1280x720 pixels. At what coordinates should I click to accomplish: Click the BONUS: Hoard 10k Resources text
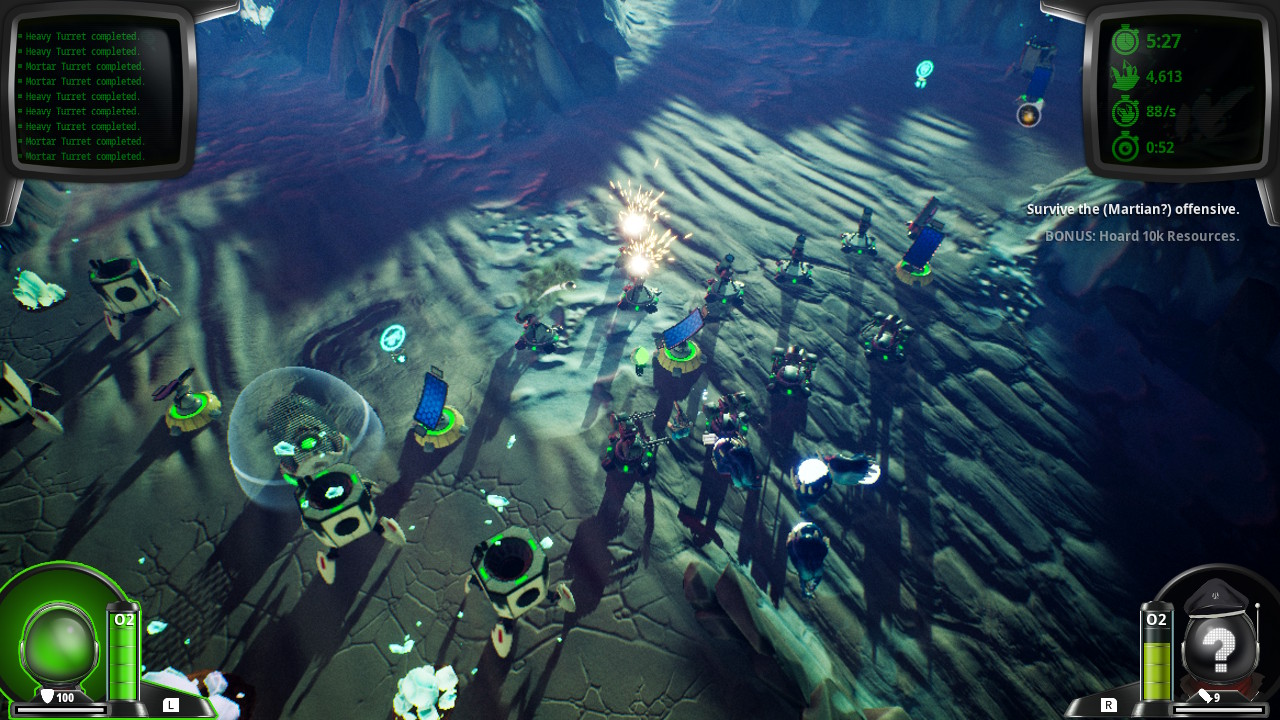pyautogui.click(x=1139, y=236)
